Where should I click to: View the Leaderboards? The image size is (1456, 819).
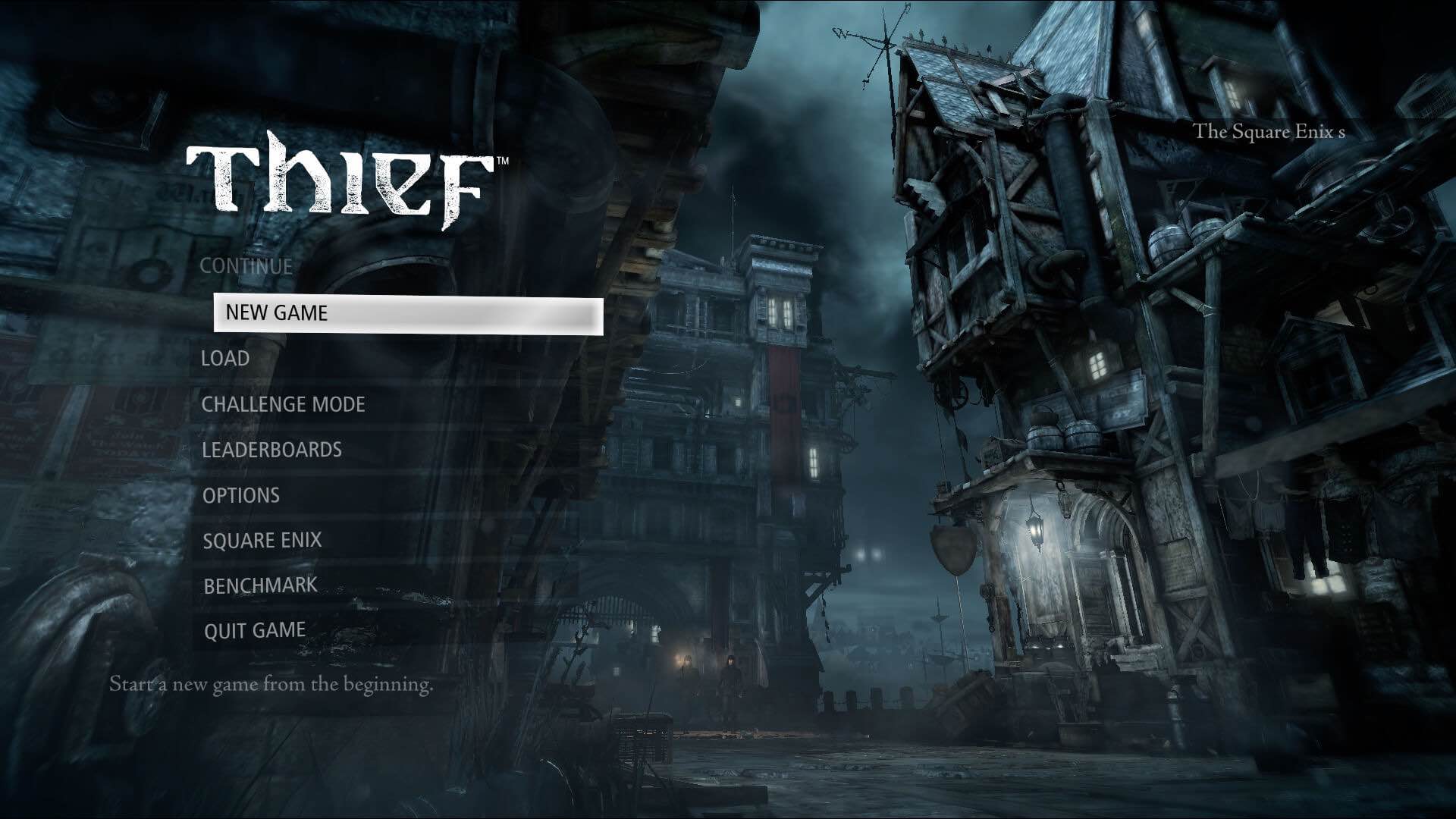pos(271,450)
